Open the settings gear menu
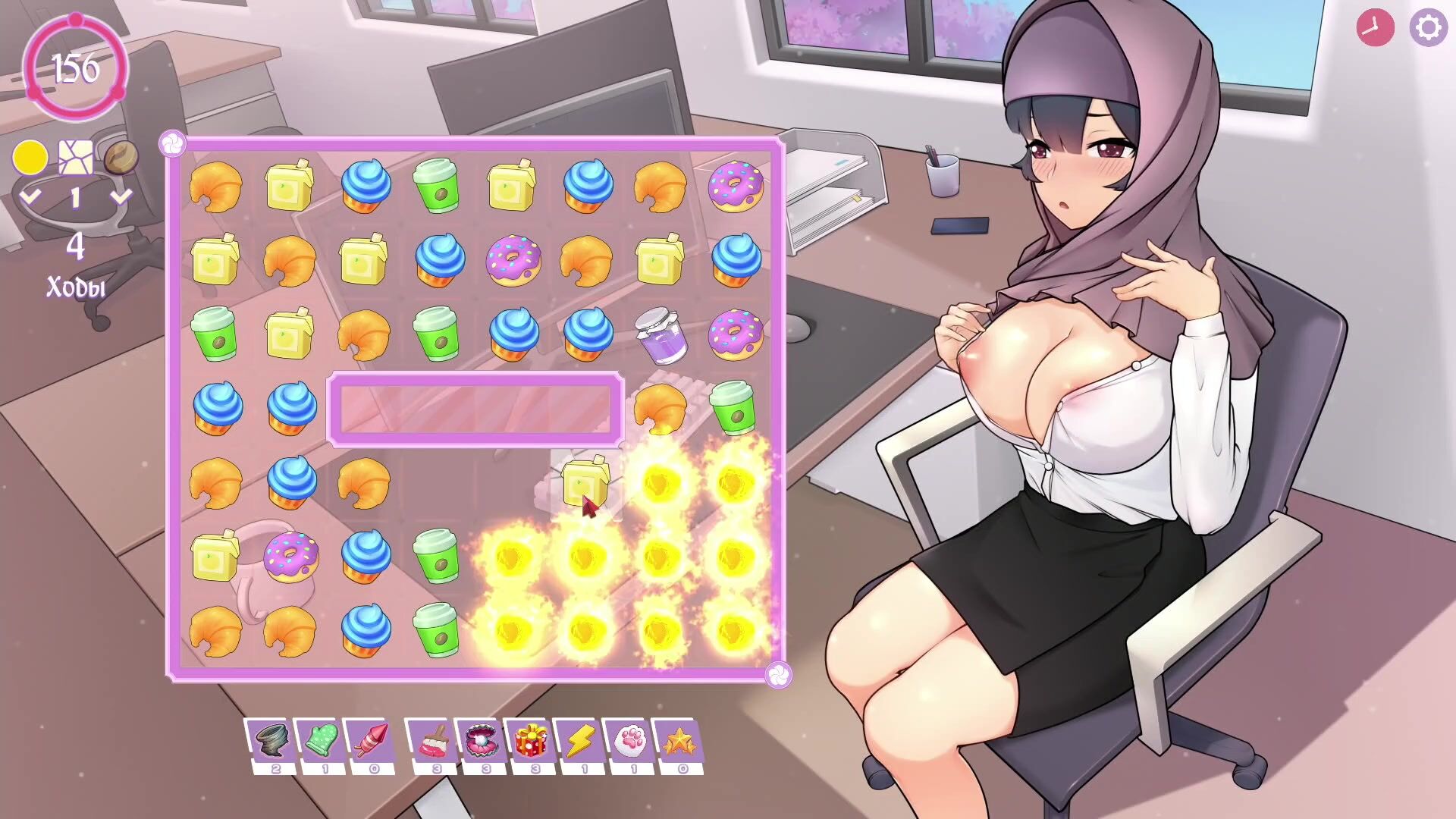This screenshot has height=819, width=1456. pos(1428,28)
